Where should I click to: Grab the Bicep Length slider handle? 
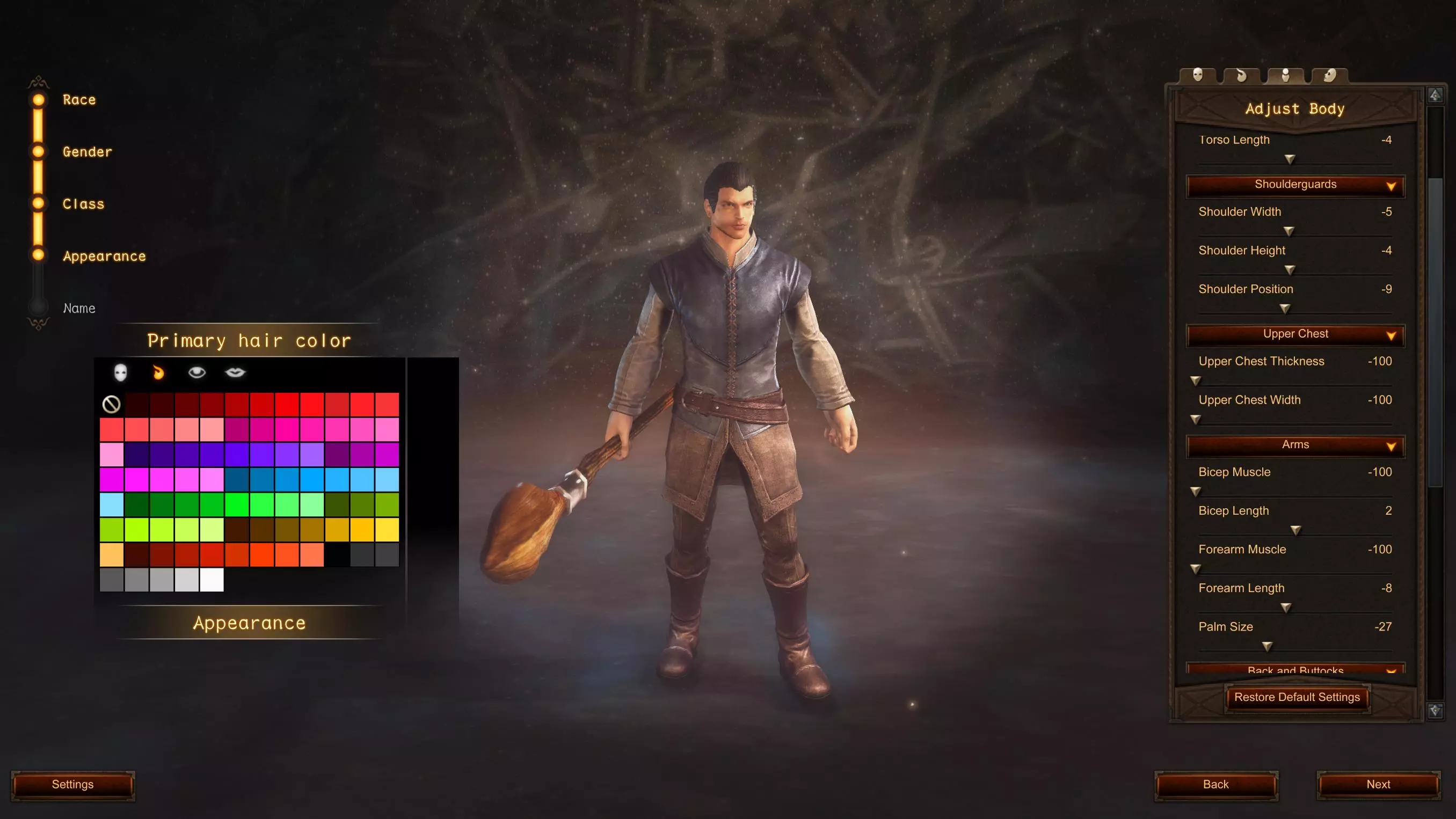coord(1295,530)
